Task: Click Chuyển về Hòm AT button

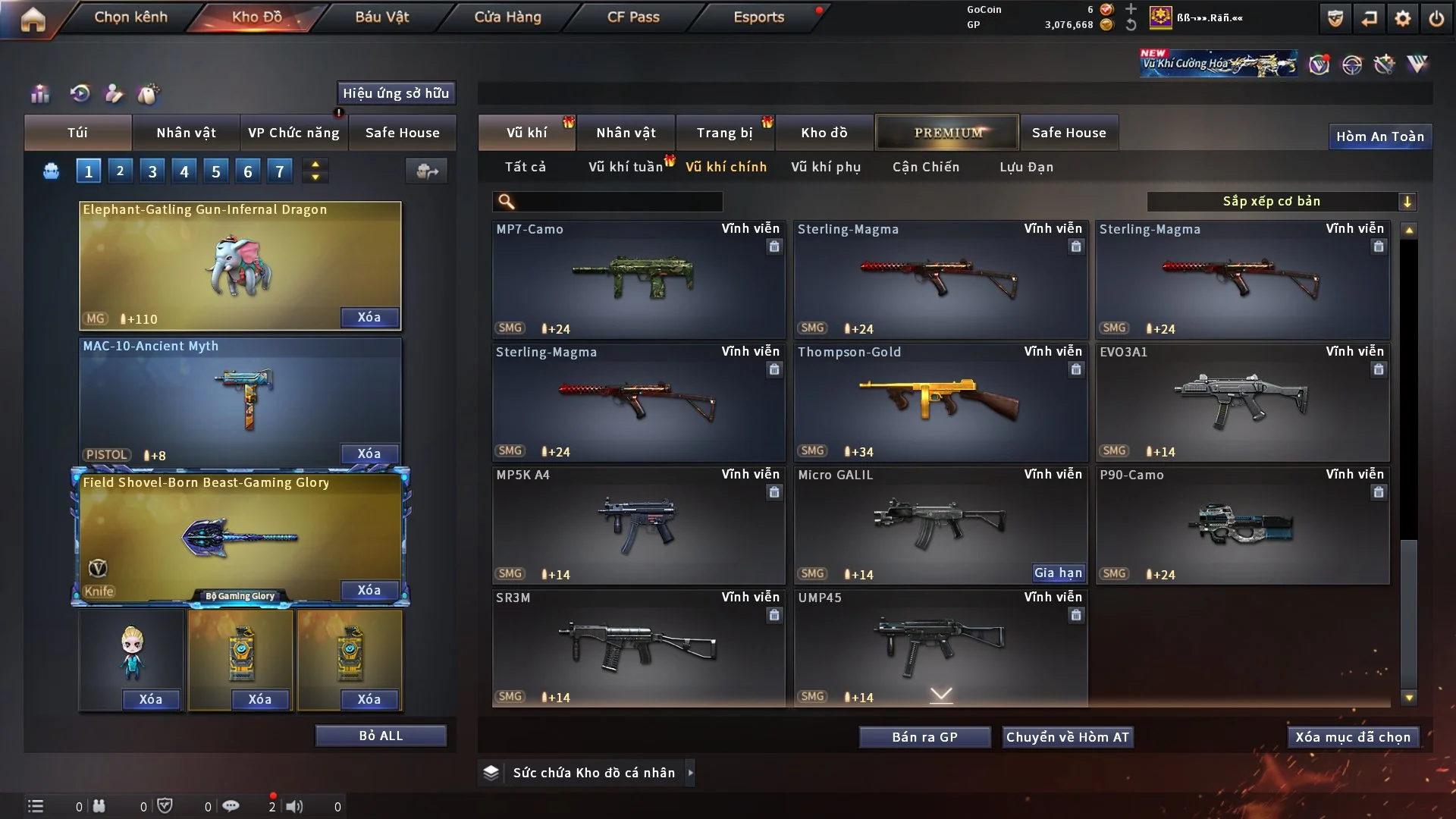Action: pyautogui.click(x=1067, y=737)
